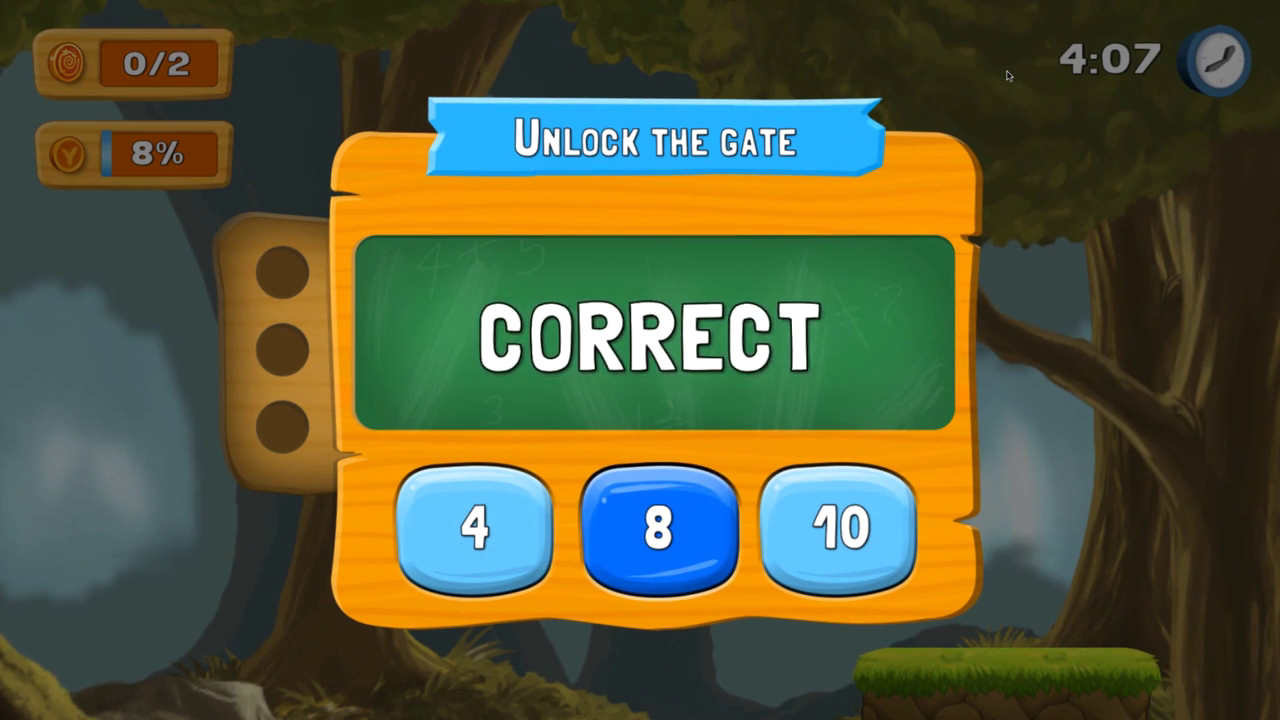Click the blue clock timer icon
1280x720 pixels.
point(1216,60)
